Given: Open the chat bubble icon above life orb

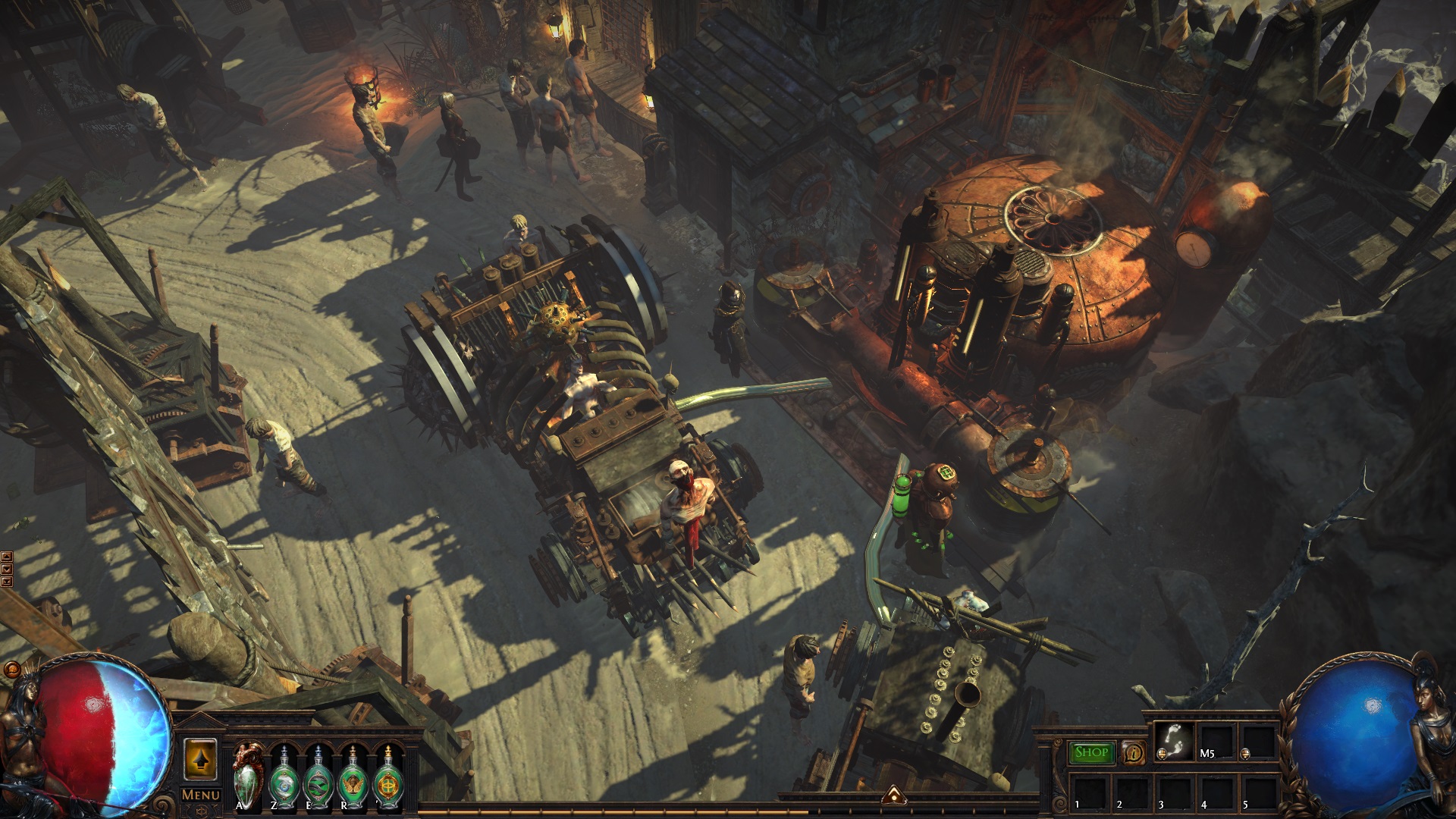Looking at the screenshot, I should click(x=11, y=670).
